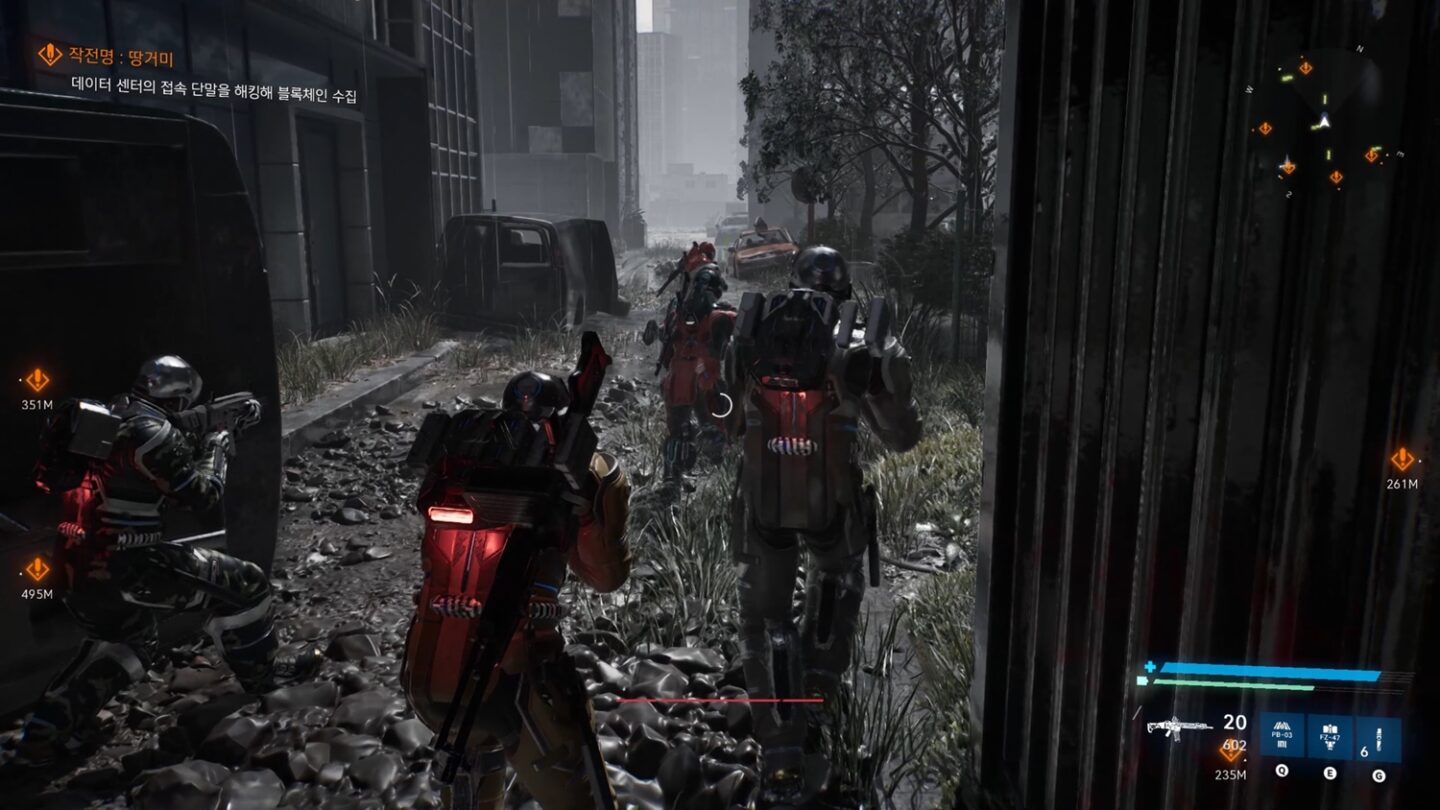Select the E keybind badge
The width and height of the screenshot is (1440, 810).
1330,771
